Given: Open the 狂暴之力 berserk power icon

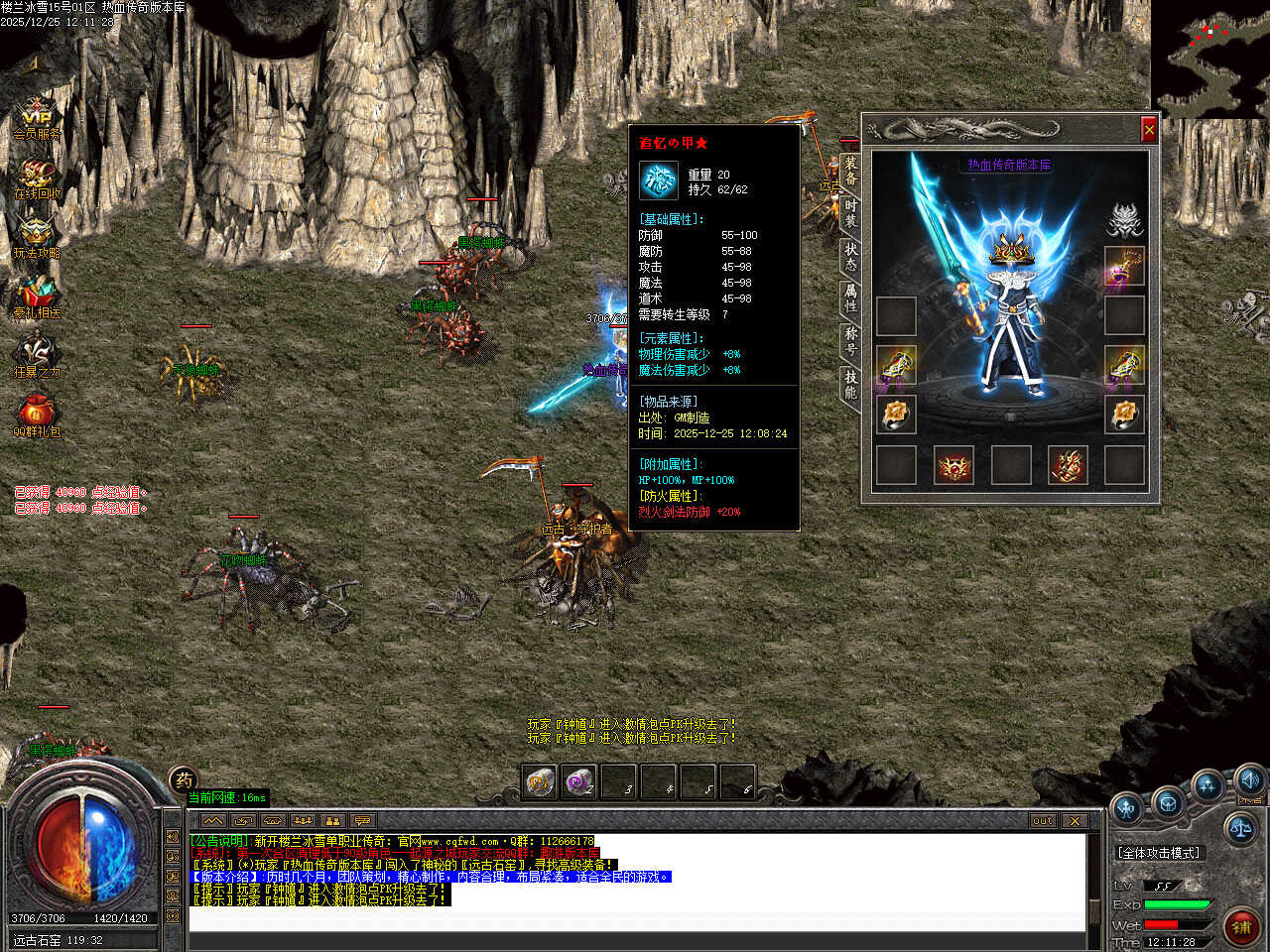Looking at the screenshot, I should [x=37, y=357].
